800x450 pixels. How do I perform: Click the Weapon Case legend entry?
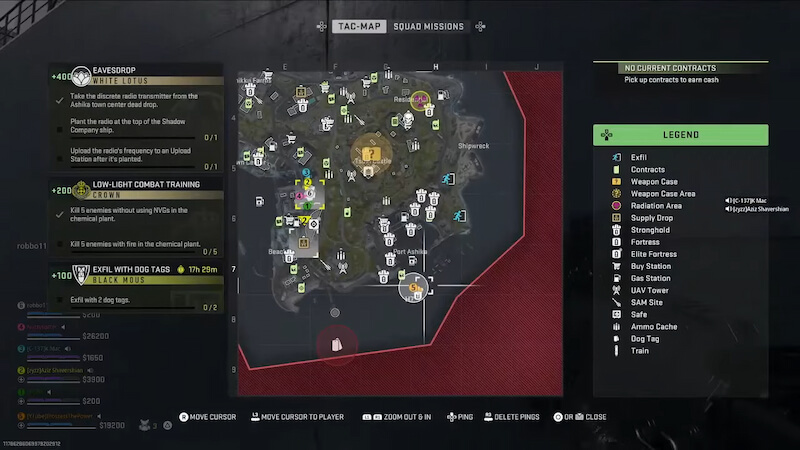click(x=654, y=181)
